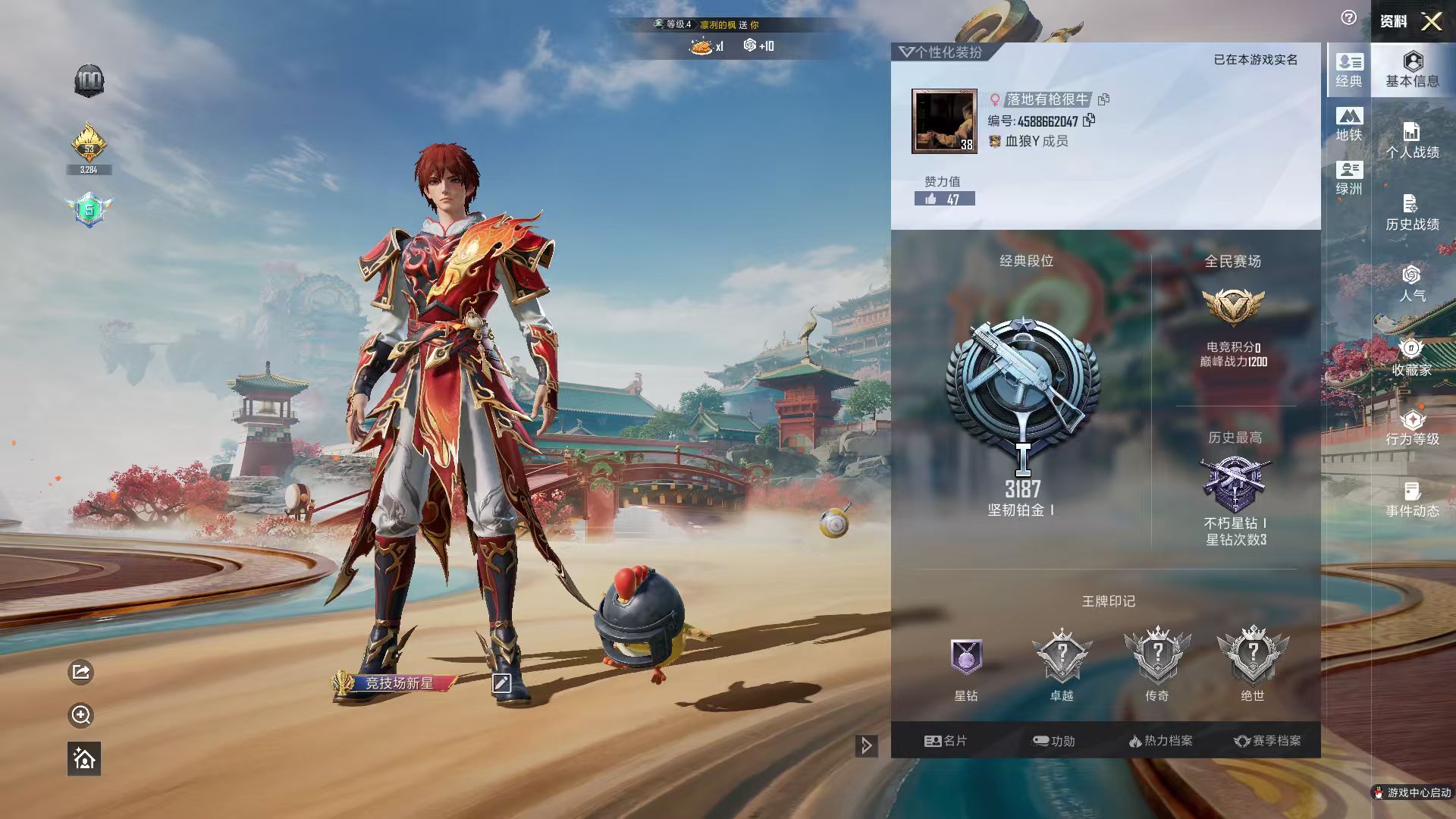Open the 人气 popularity page

pyautogui.click(x=1412, y=284)
